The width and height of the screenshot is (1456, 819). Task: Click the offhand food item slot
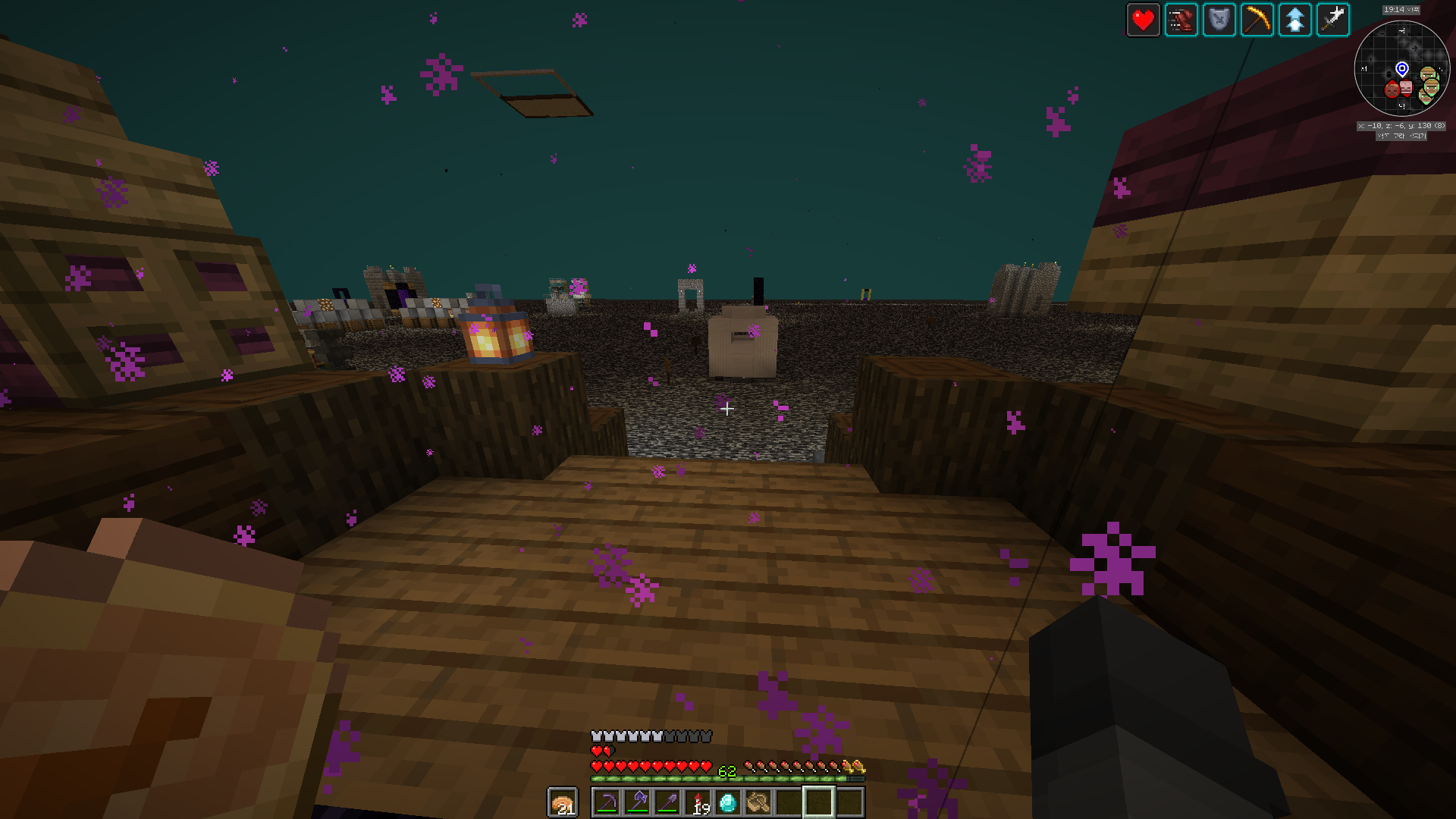563,802
